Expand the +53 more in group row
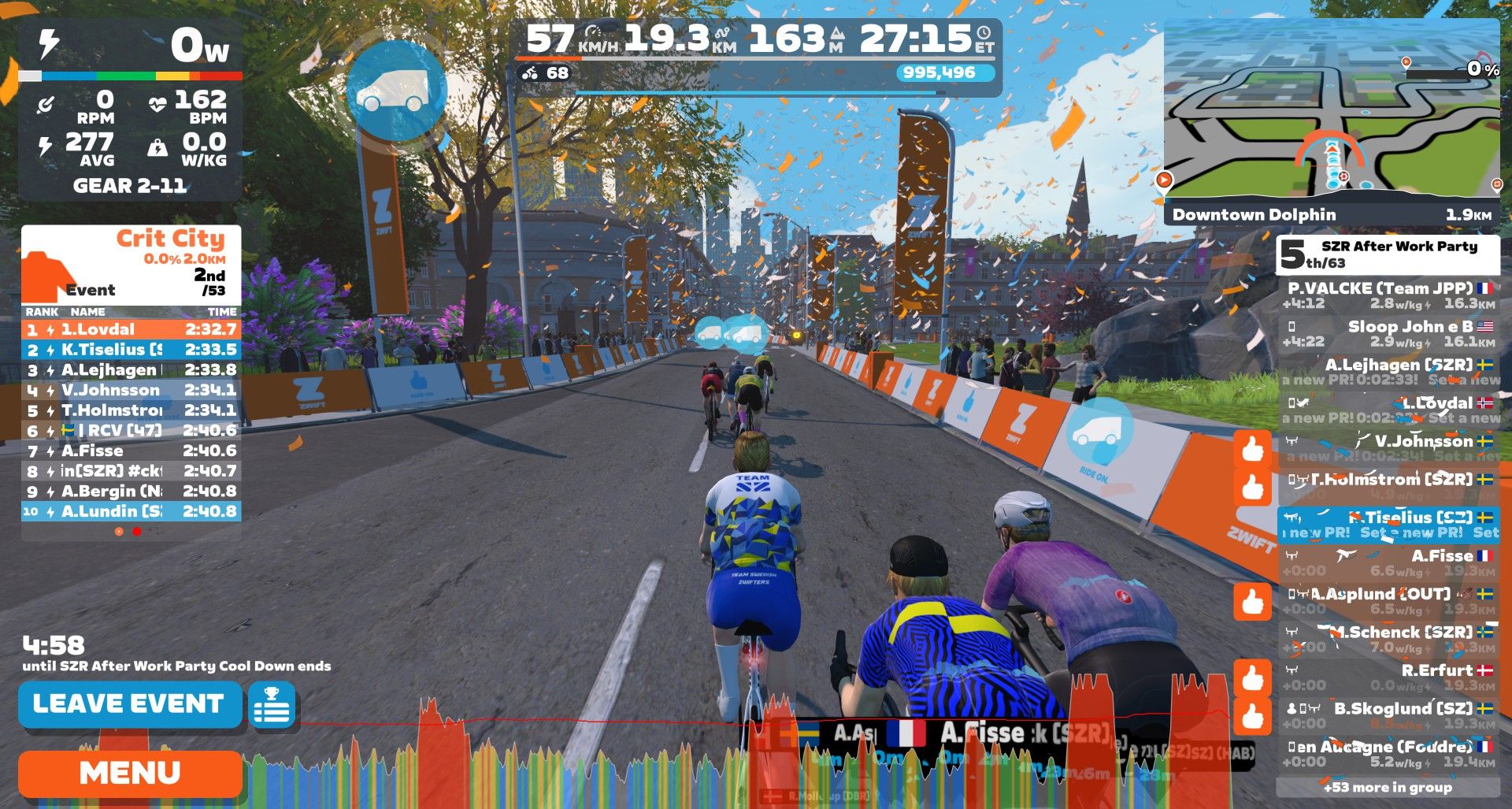The image size is (1512, 809). click(1388, 787)
